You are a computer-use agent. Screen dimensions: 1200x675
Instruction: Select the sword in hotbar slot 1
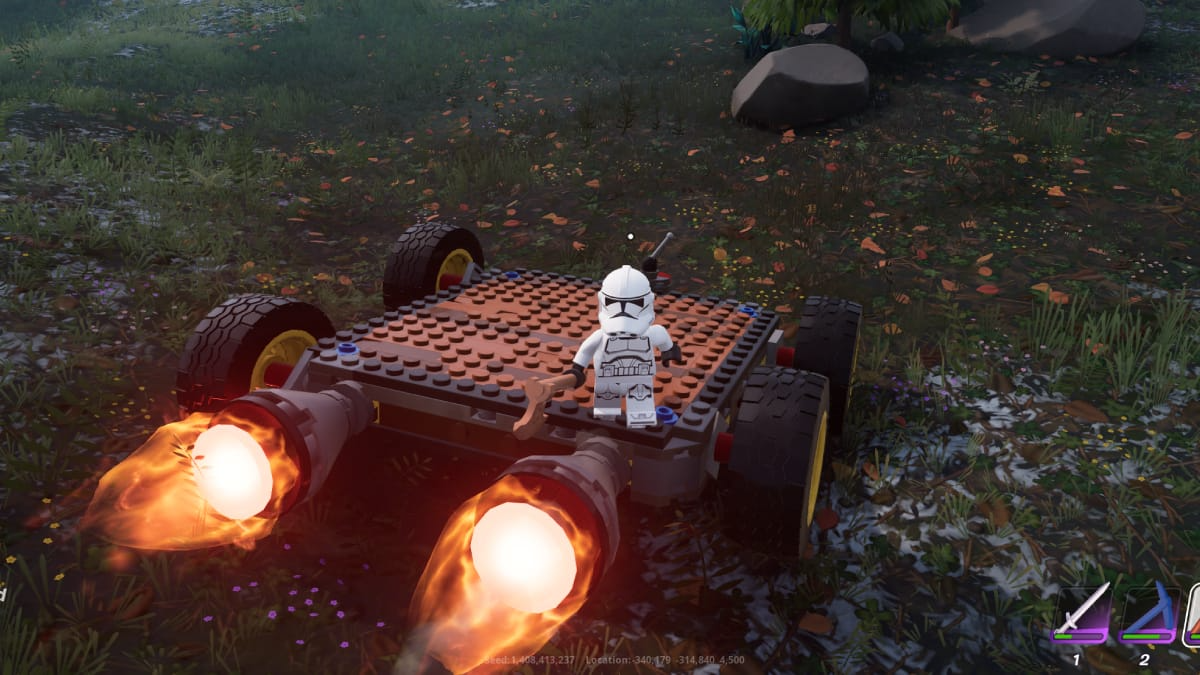tap(1082, 611)
